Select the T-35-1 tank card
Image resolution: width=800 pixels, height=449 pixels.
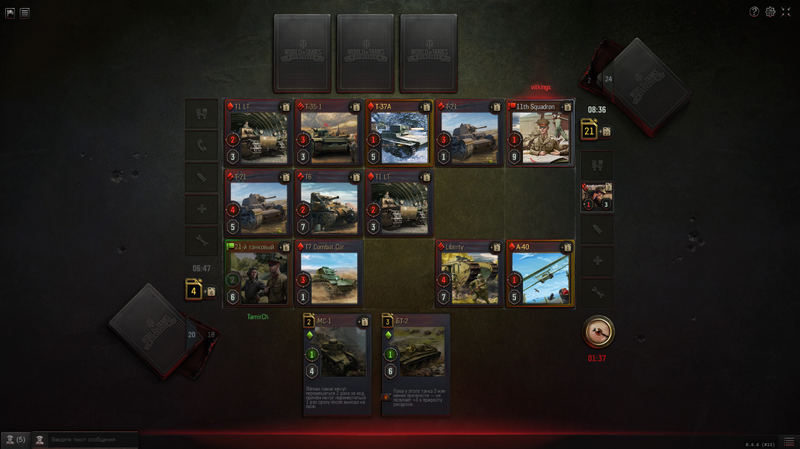click(329, 133)
